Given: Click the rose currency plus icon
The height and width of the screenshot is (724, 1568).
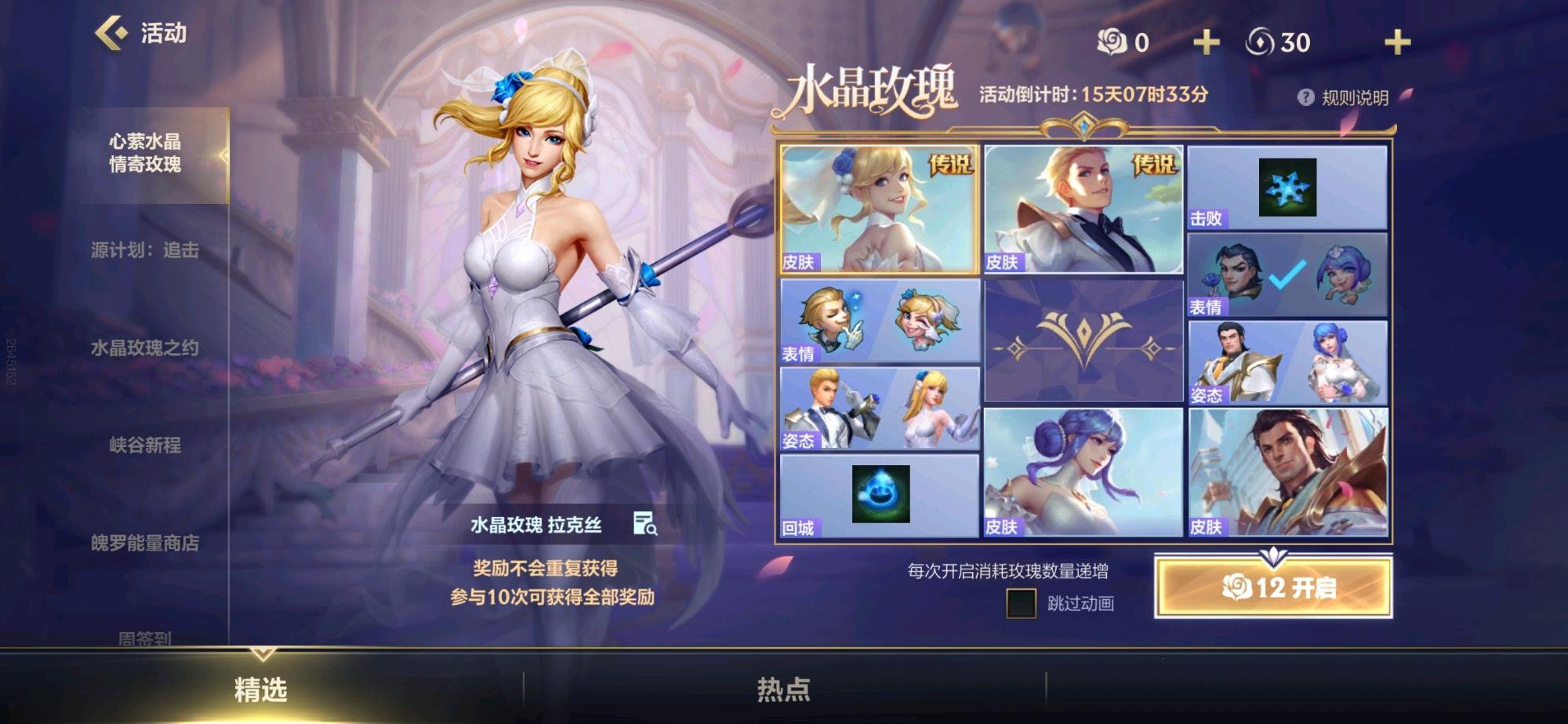Looking at the screenshot, I should click(1205, 42).
